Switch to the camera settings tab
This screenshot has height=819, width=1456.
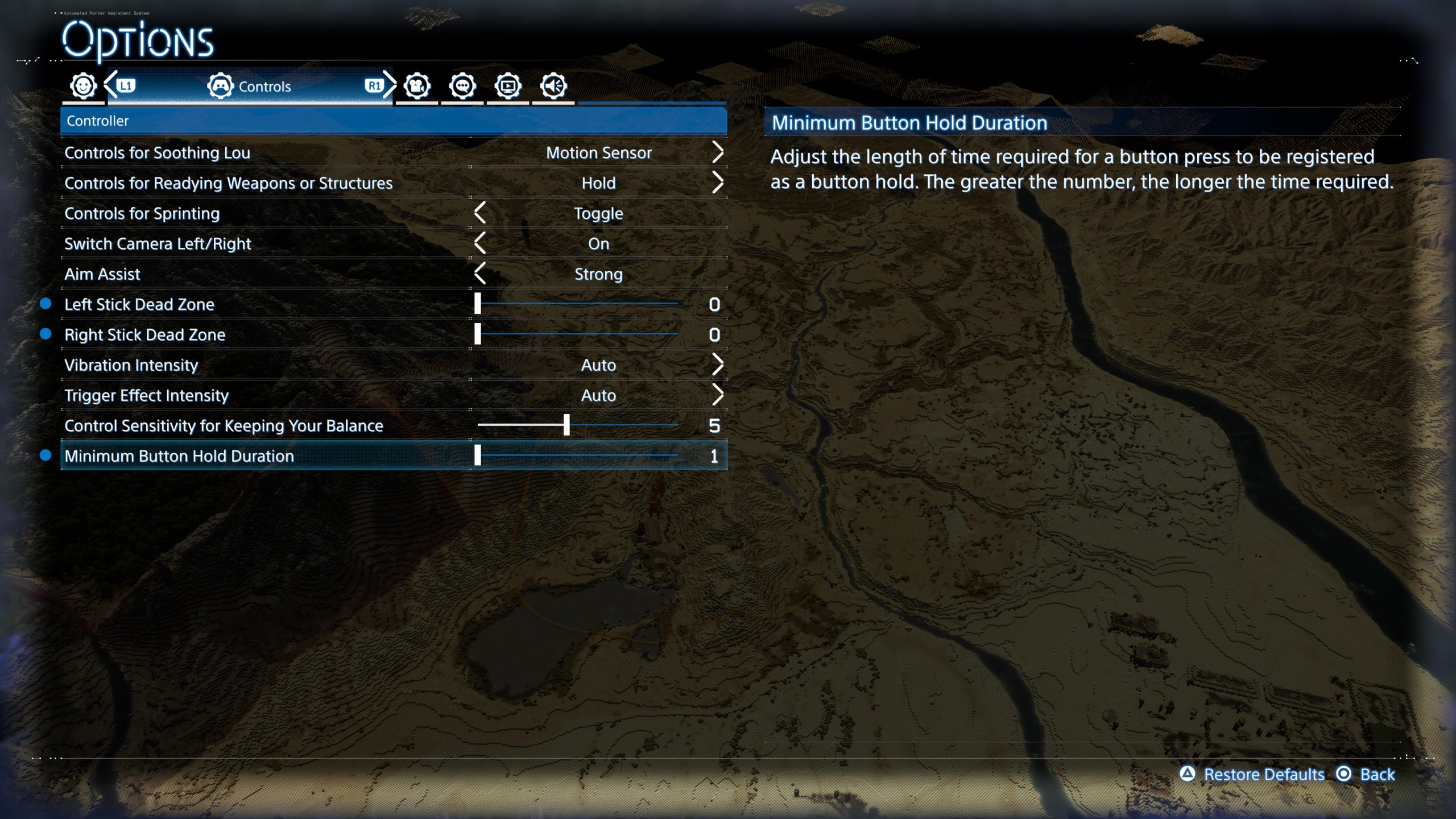417,86
